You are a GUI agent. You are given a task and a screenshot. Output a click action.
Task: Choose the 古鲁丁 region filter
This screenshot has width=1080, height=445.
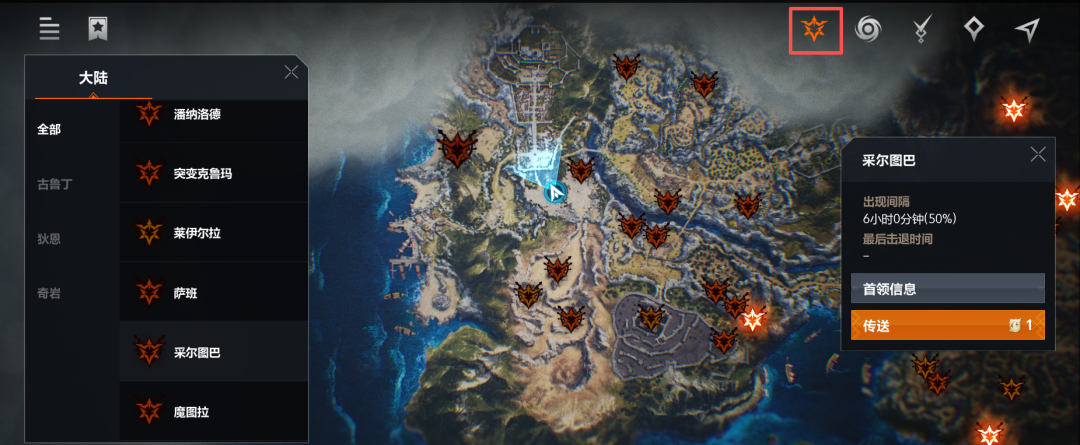click(x=55, y=184)
